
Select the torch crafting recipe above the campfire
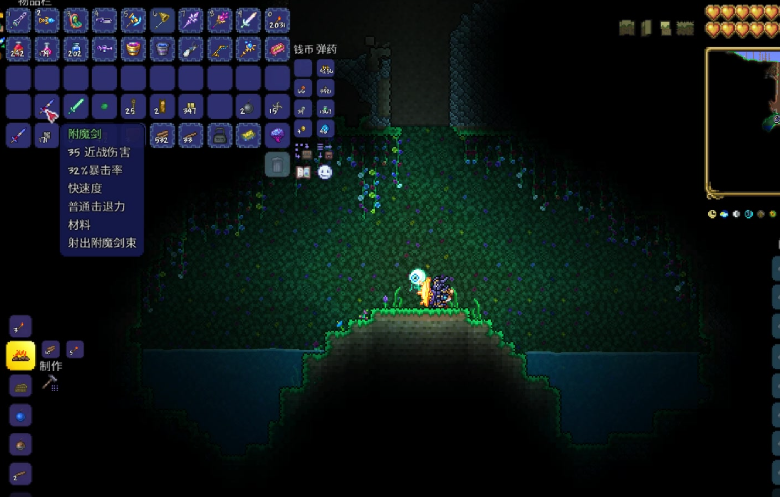pyautogui.click(x=20, y=326)
